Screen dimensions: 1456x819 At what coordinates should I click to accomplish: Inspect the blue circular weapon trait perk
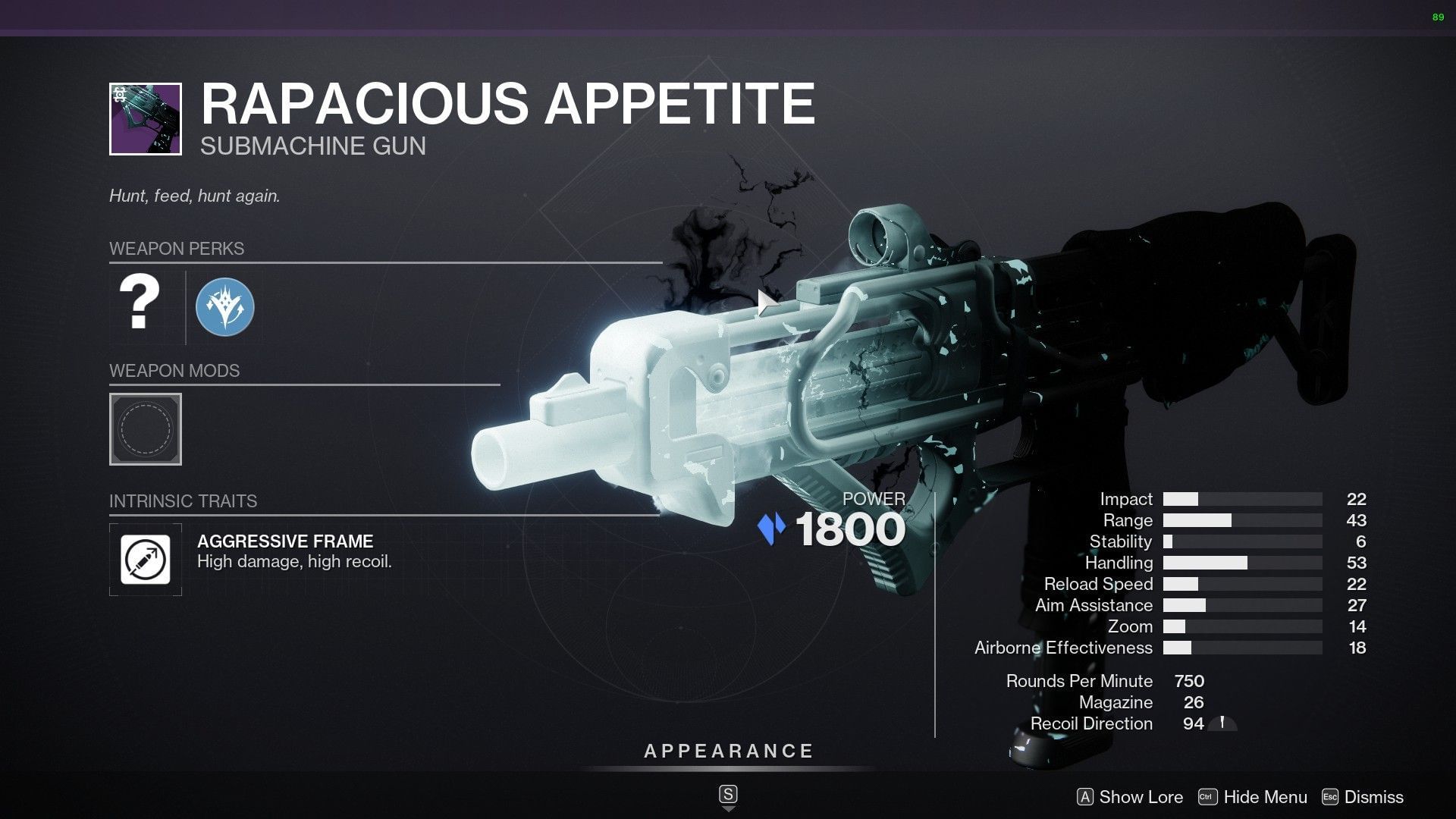tap(225, 307)
